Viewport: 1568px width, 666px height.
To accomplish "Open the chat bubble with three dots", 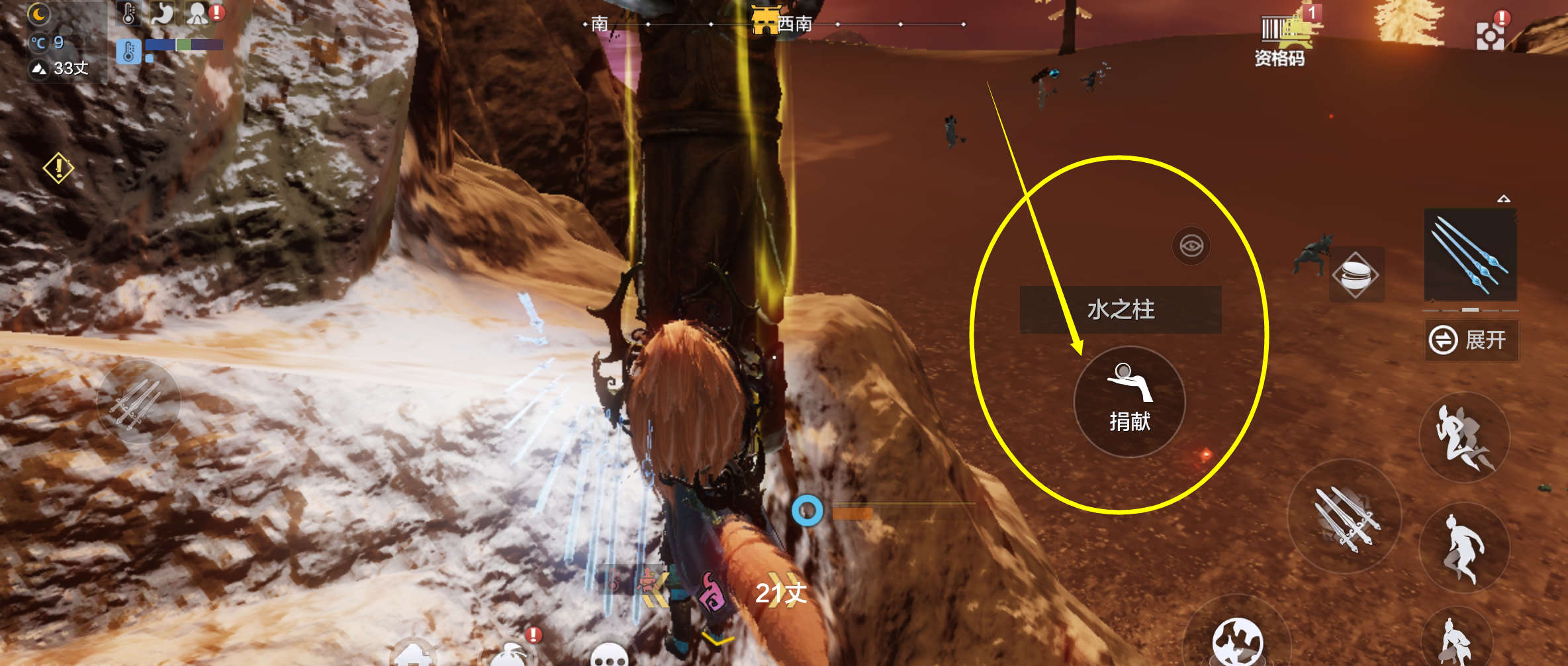I will 609,654.
